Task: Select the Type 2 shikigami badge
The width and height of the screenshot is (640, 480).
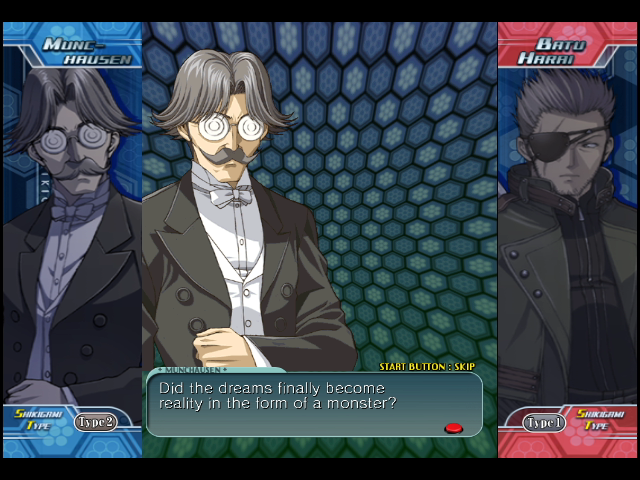Action: click(x=95, y=421)
